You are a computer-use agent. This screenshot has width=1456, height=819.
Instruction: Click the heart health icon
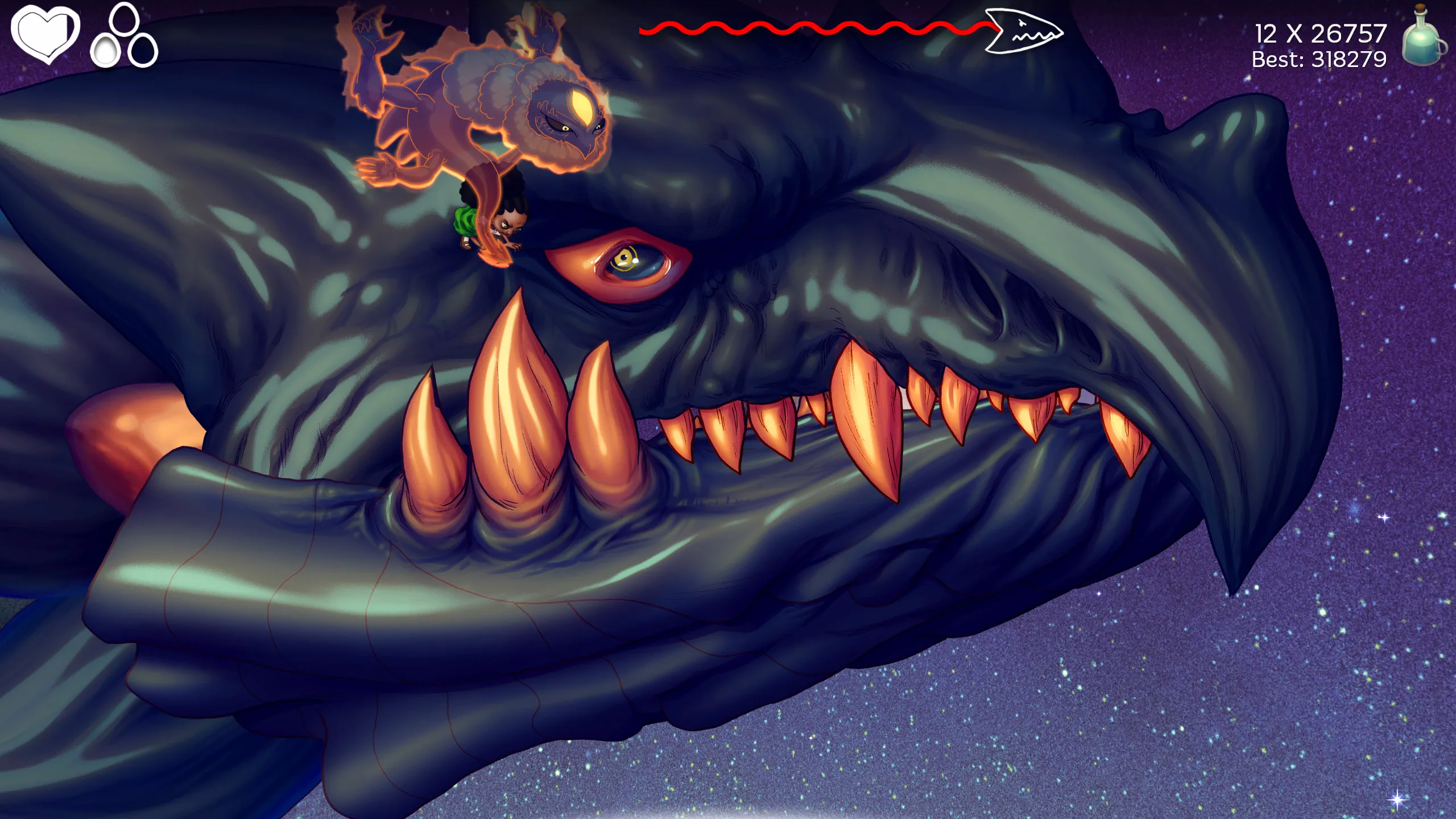click(45, 34)
